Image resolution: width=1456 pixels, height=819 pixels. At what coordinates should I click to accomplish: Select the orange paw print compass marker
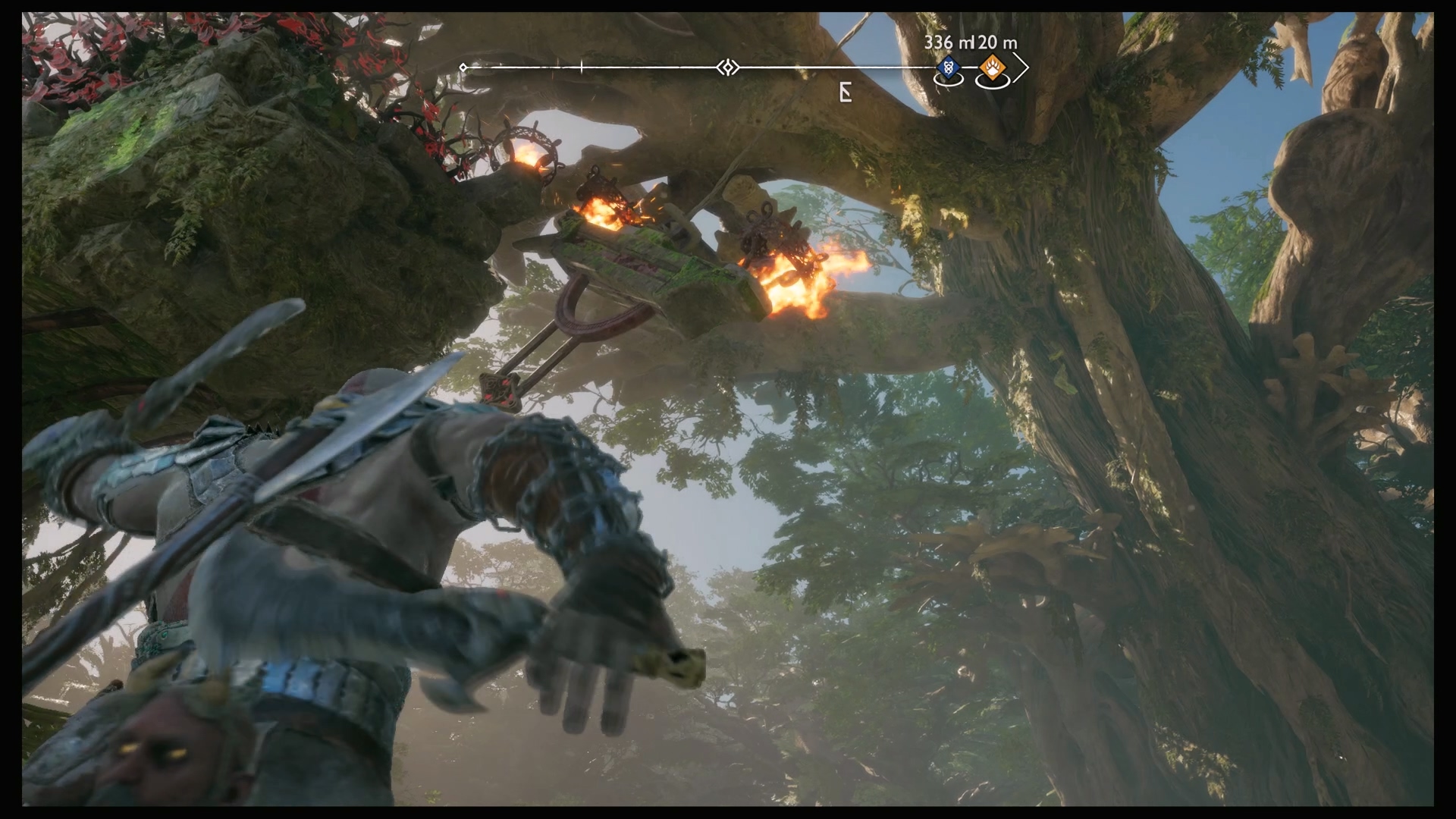click(992, 69)
